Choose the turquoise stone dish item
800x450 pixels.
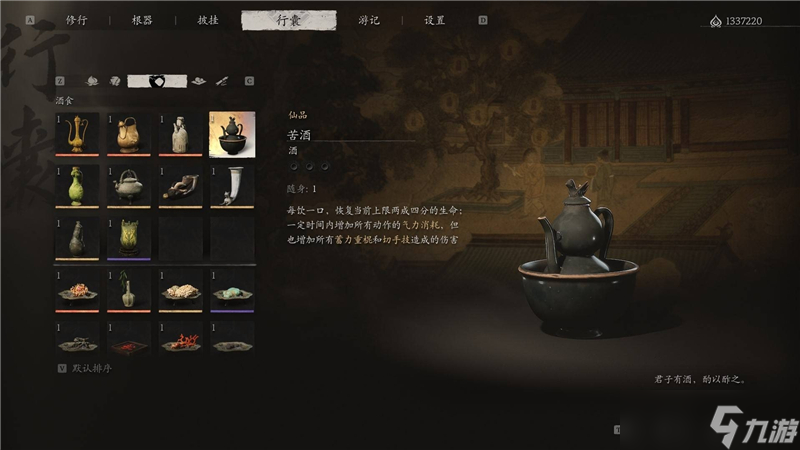231,291
